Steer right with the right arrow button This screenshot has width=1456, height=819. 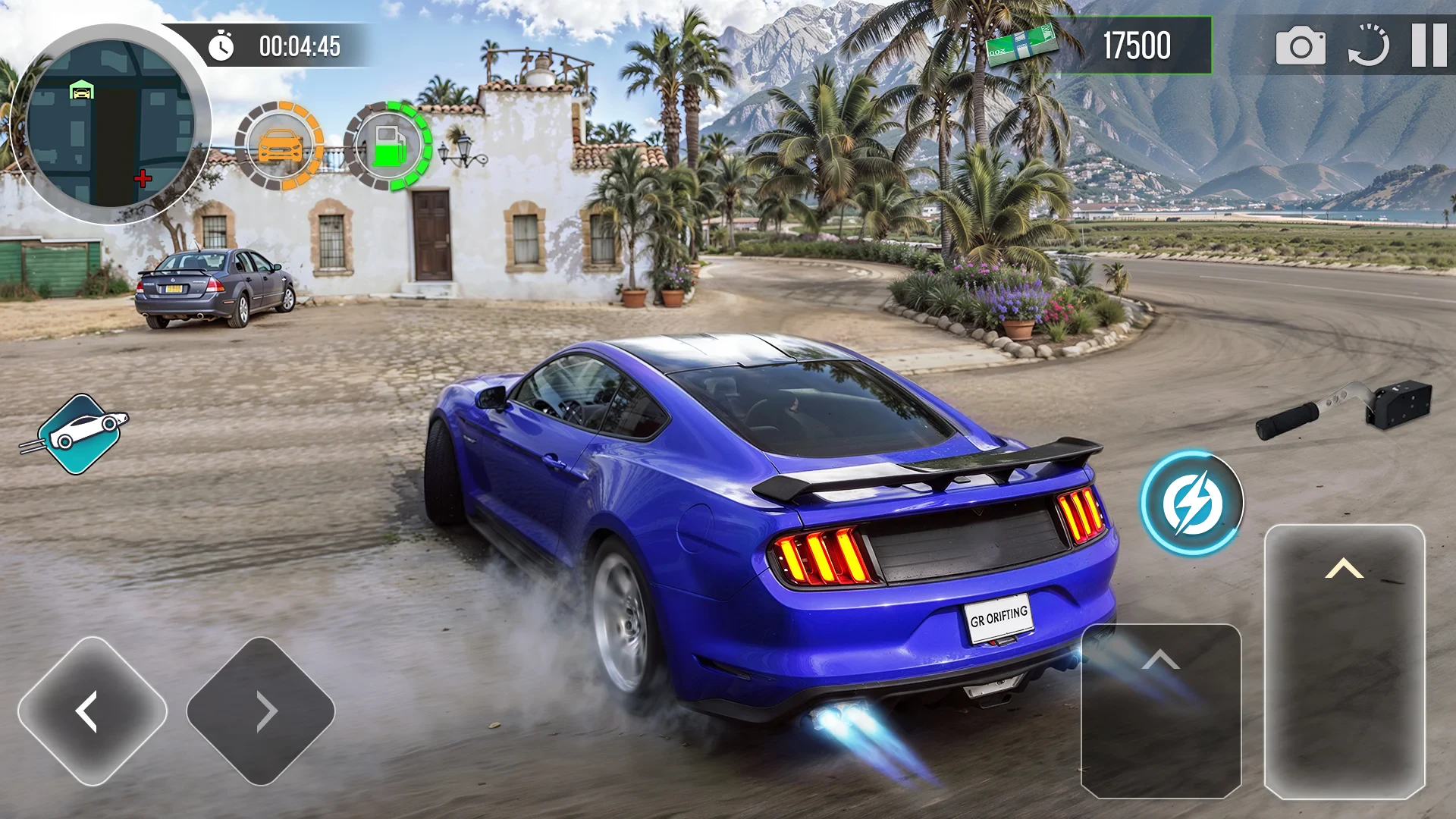point(261,711)
